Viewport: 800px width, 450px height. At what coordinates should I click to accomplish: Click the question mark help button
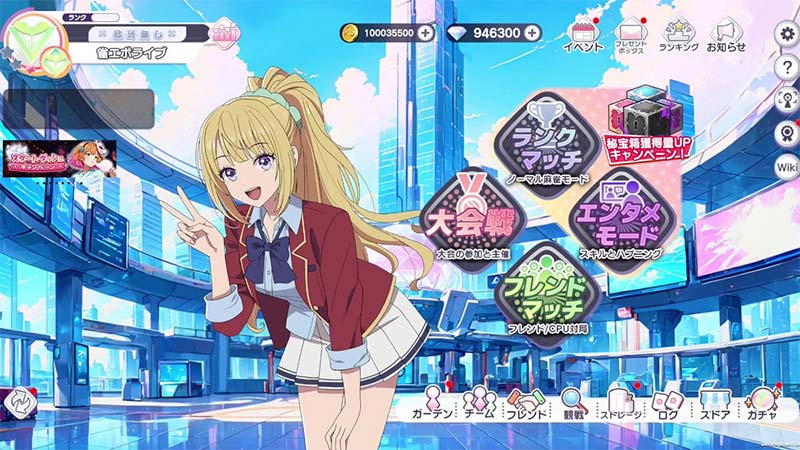787,66
